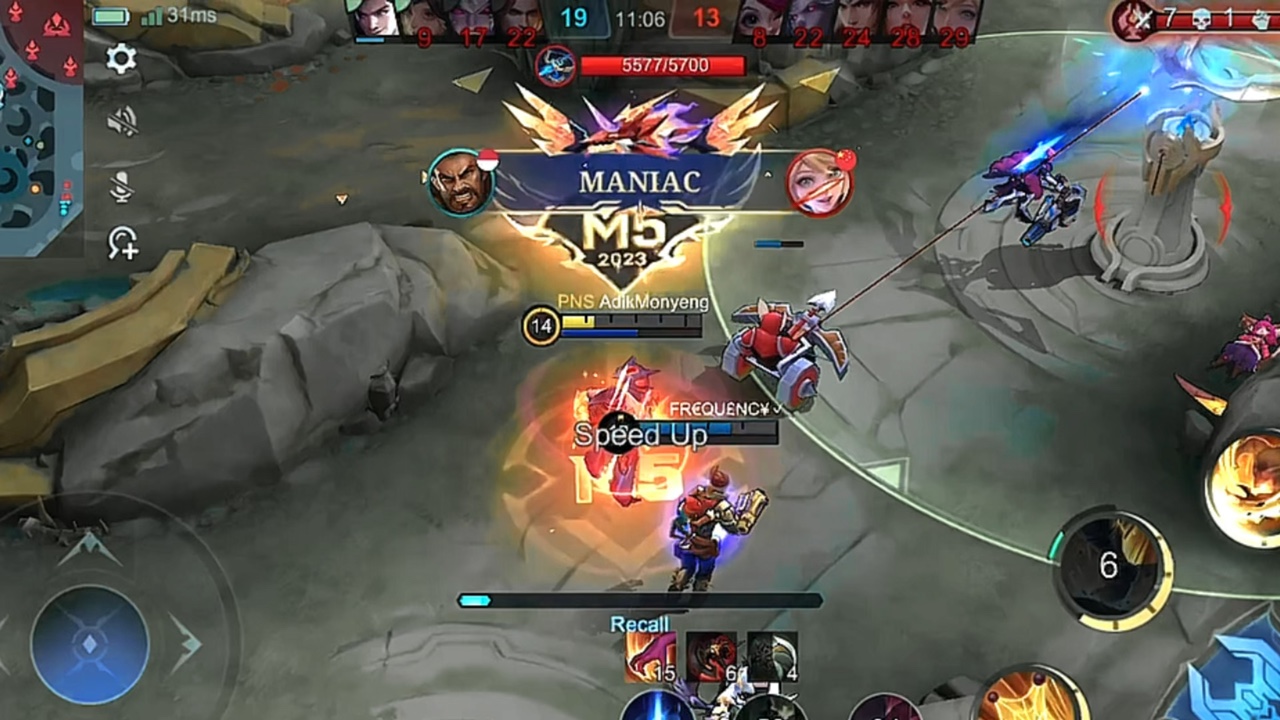Use the red item showing 6
The width and height of the screenshot is (1280, 720).
(711, 657)
